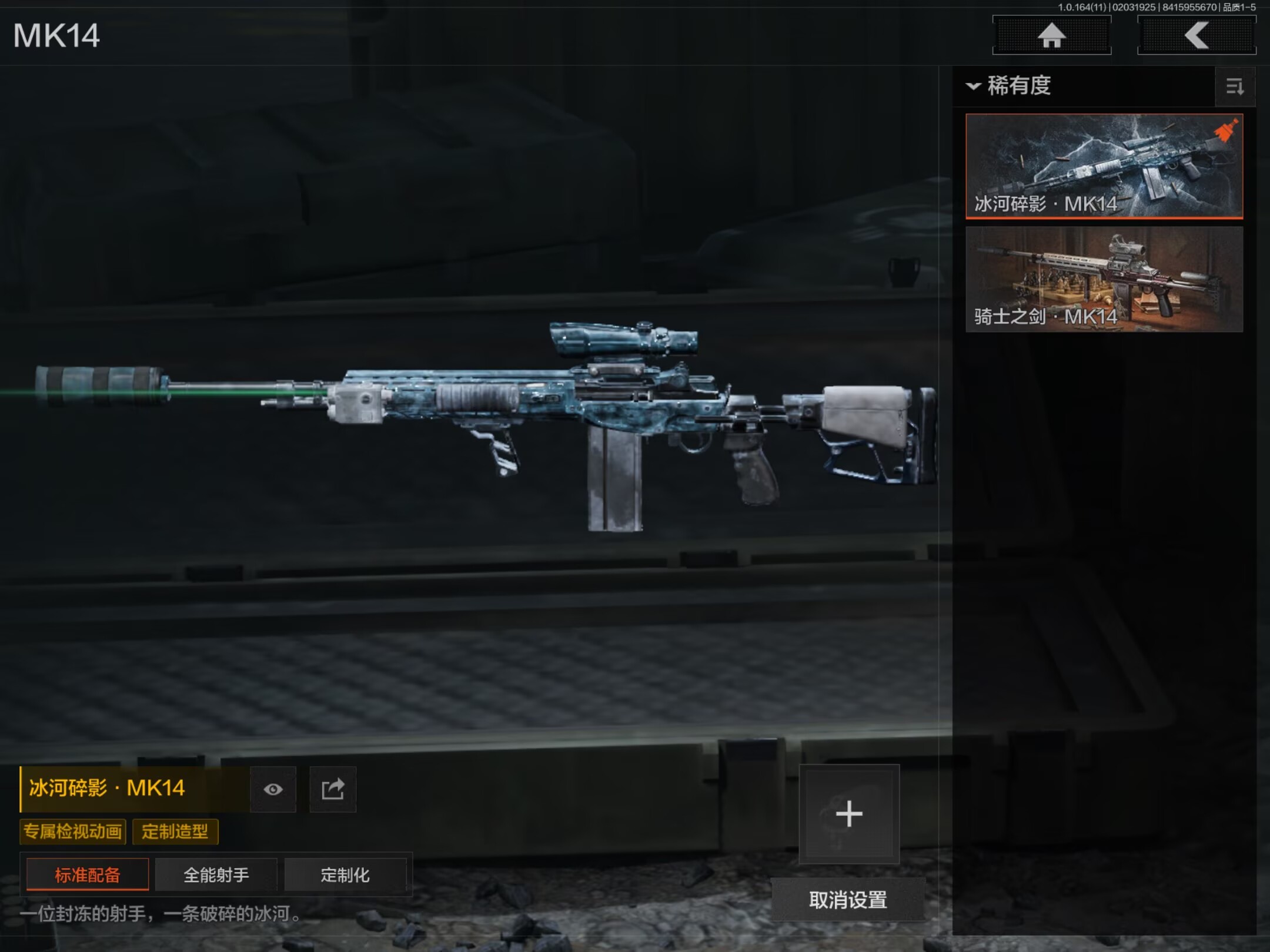The height and width of the screenshot is (952, 1270).
Task: Toggle the eye preview icon
Action: point(273,789)
